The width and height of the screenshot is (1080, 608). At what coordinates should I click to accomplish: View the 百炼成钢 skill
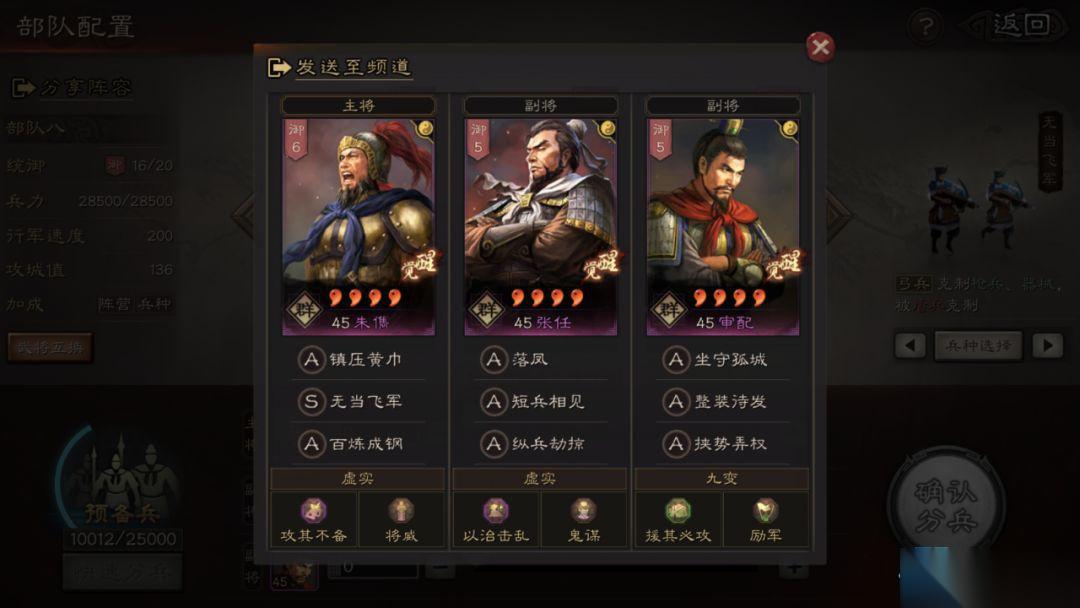click(x=359, y=443)
